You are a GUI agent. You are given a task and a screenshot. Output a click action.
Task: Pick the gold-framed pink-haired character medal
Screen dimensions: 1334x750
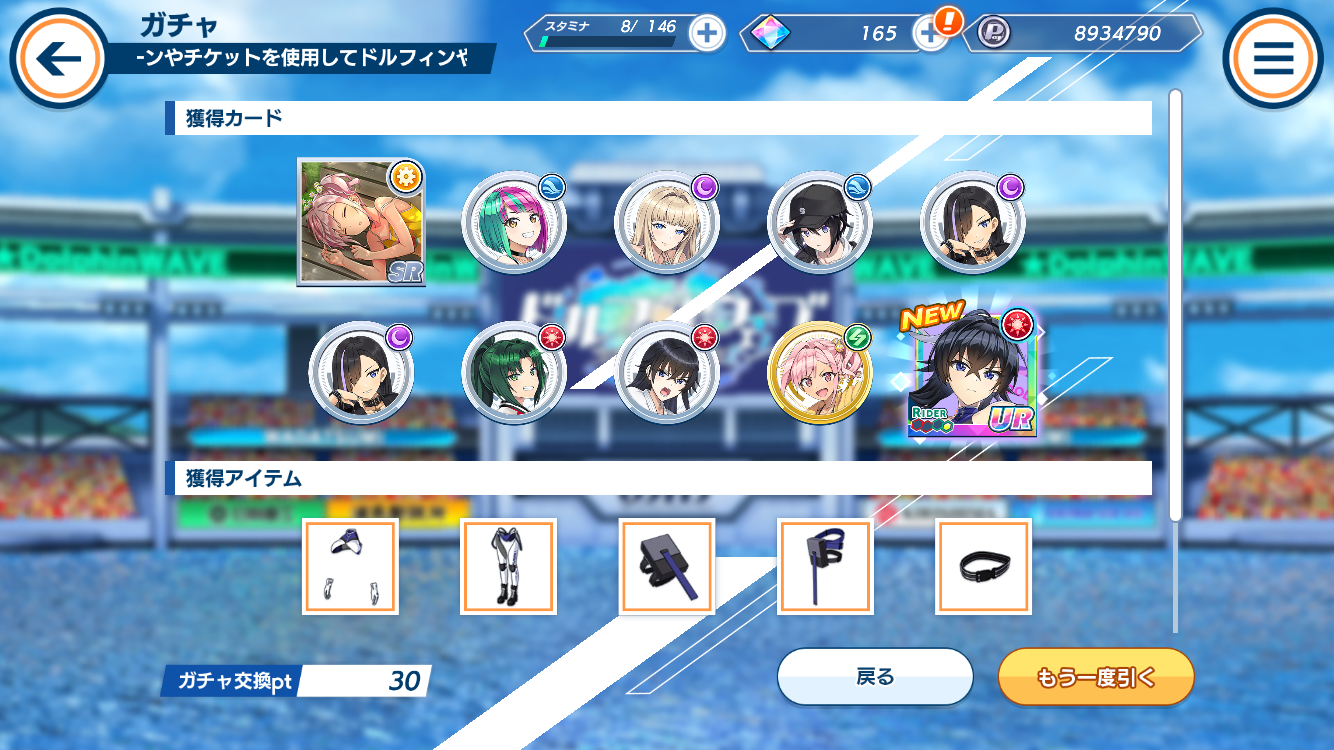tap(819, 373)
